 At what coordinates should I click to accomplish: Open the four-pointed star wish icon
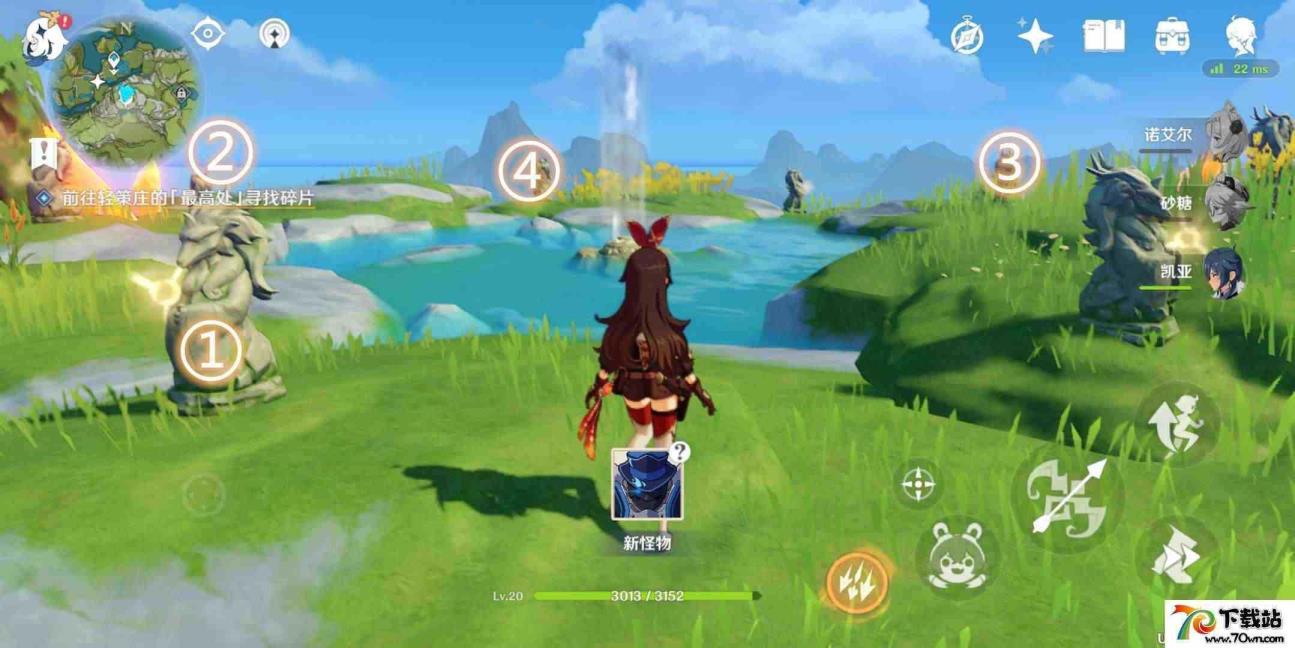click(x=1035, y=36)
